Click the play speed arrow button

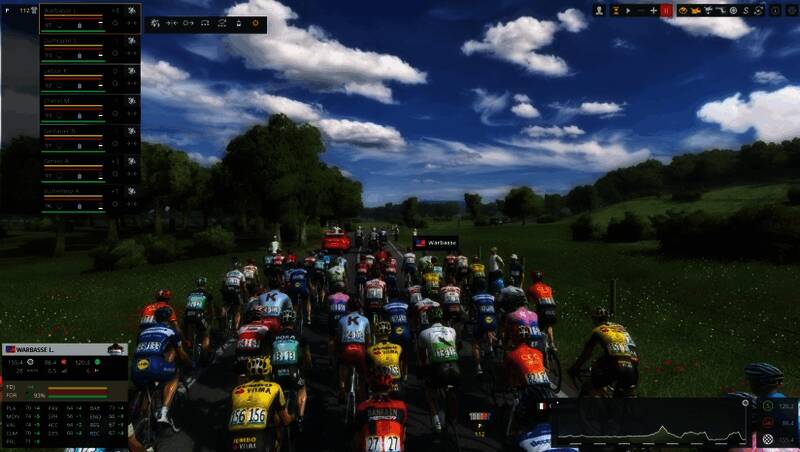click(x=627, y=10)
